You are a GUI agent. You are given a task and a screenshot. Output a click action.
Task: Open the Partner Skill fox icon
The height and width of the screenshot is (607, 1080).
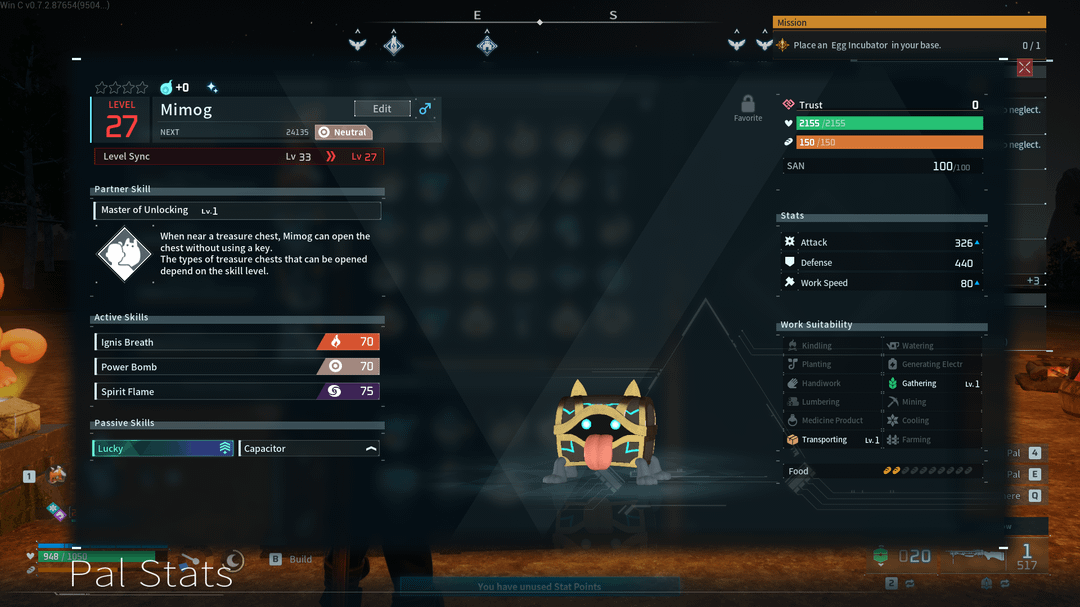click(124, 255)
